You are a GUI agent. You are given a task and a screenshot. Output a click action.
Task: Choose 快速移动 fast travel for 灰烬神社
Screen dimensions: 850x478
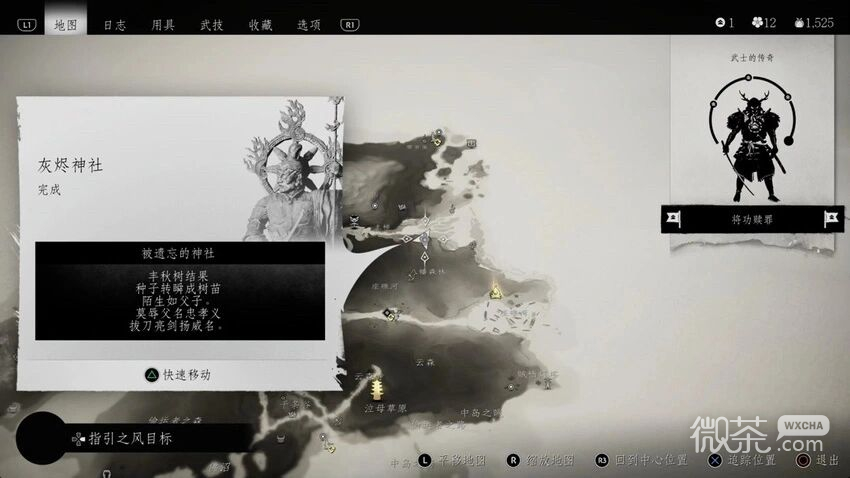[180, 374]
